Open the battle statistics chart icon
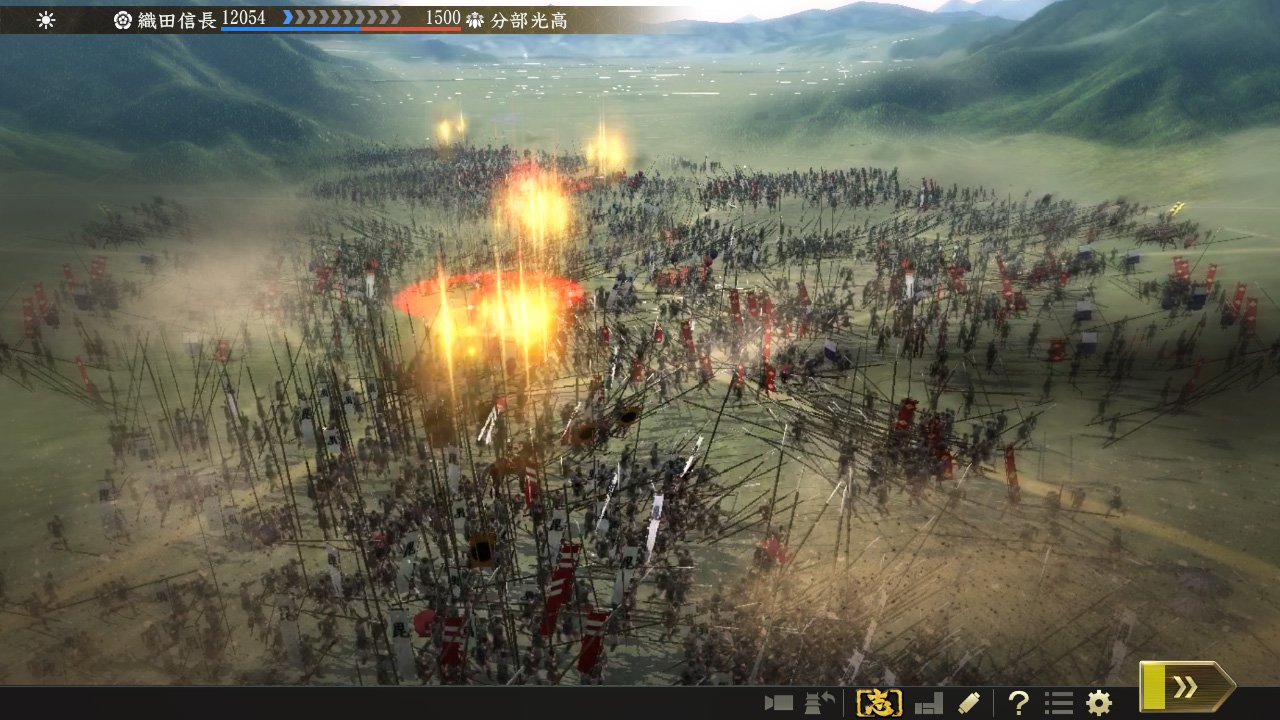The image size is (1280, 720). 930,703
